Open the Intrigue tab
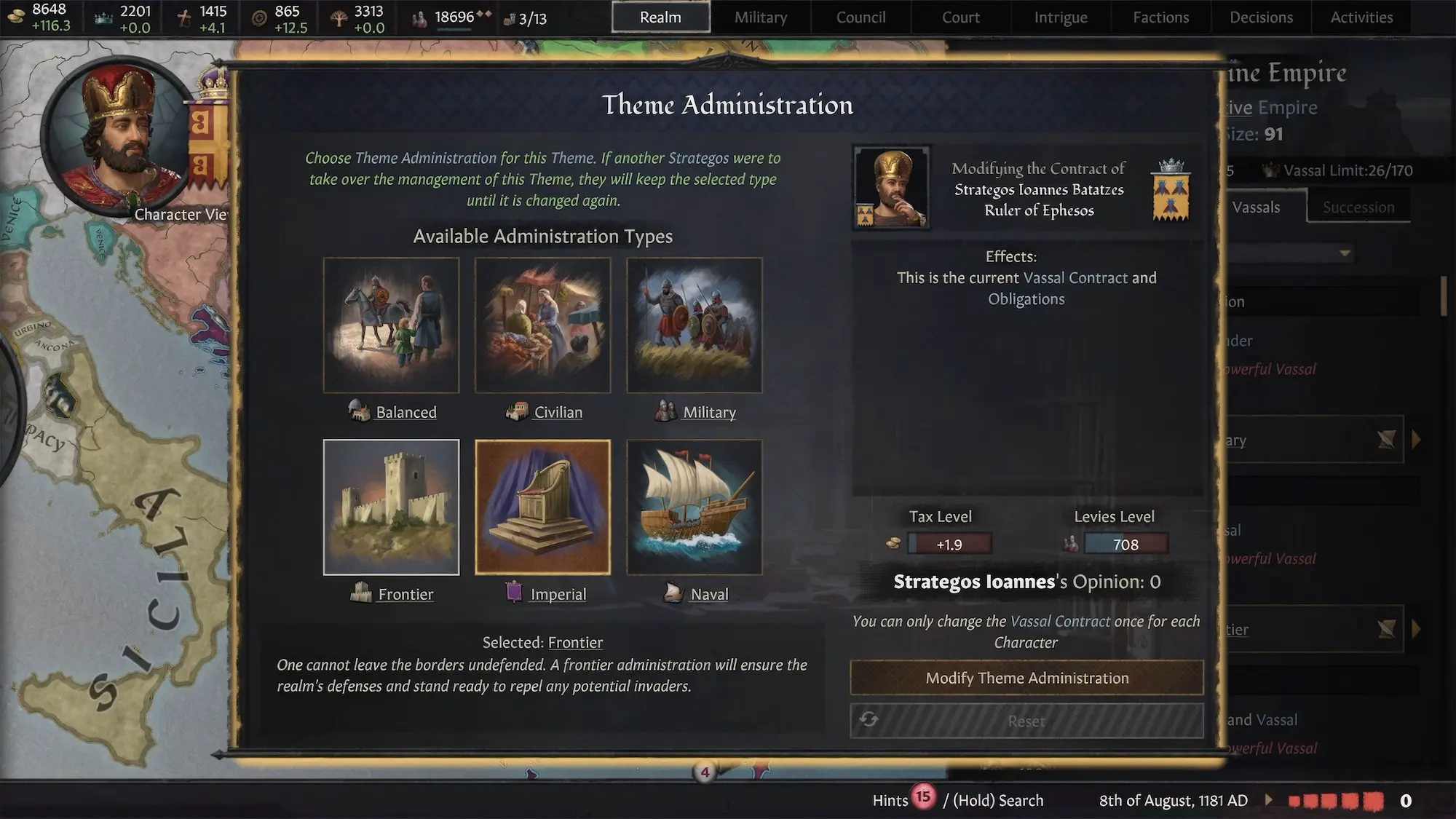This screenshot has width=1456, height=819. (1060, 17)
